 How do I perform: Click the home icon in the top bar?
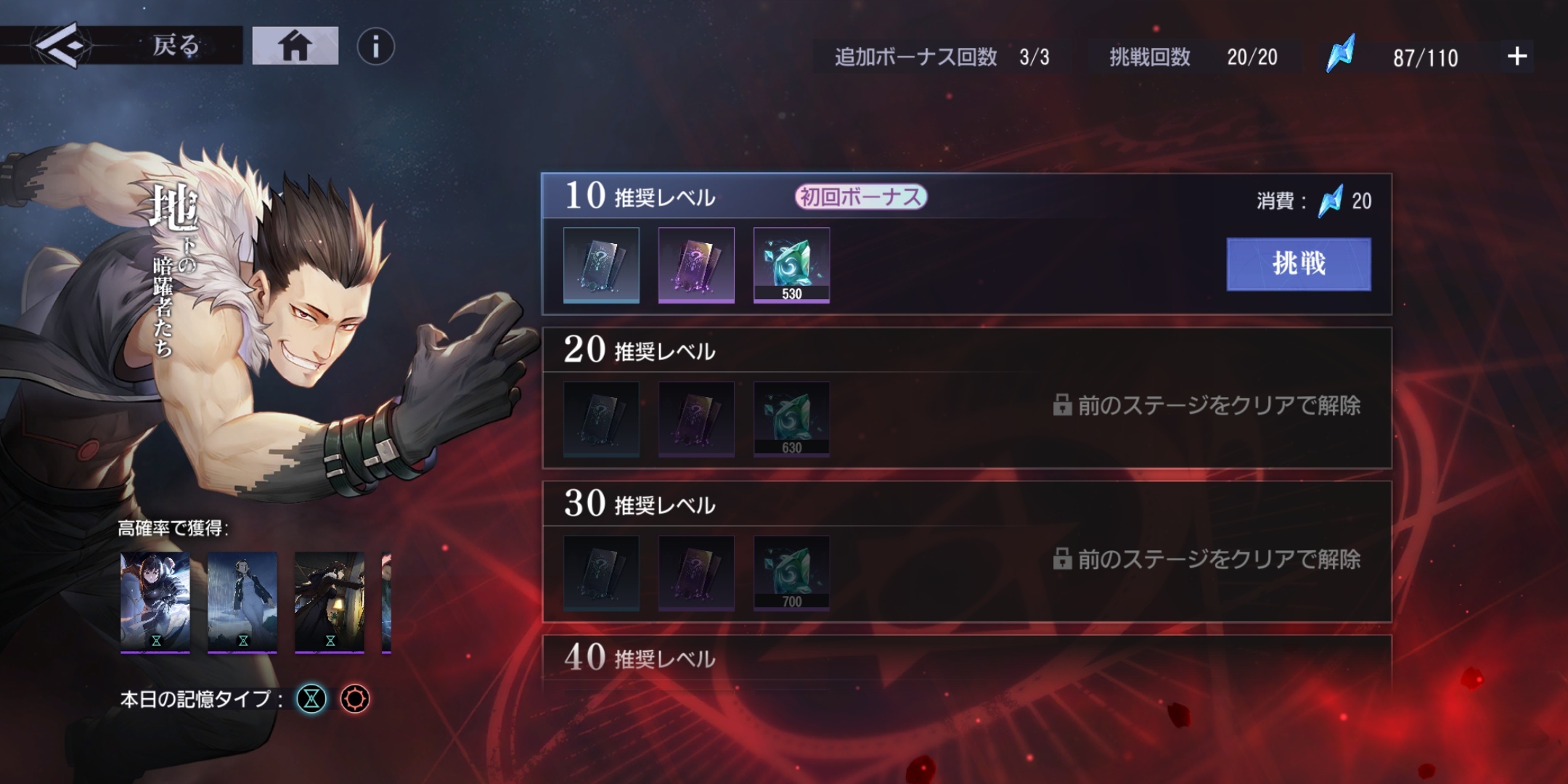coord(295,45)
